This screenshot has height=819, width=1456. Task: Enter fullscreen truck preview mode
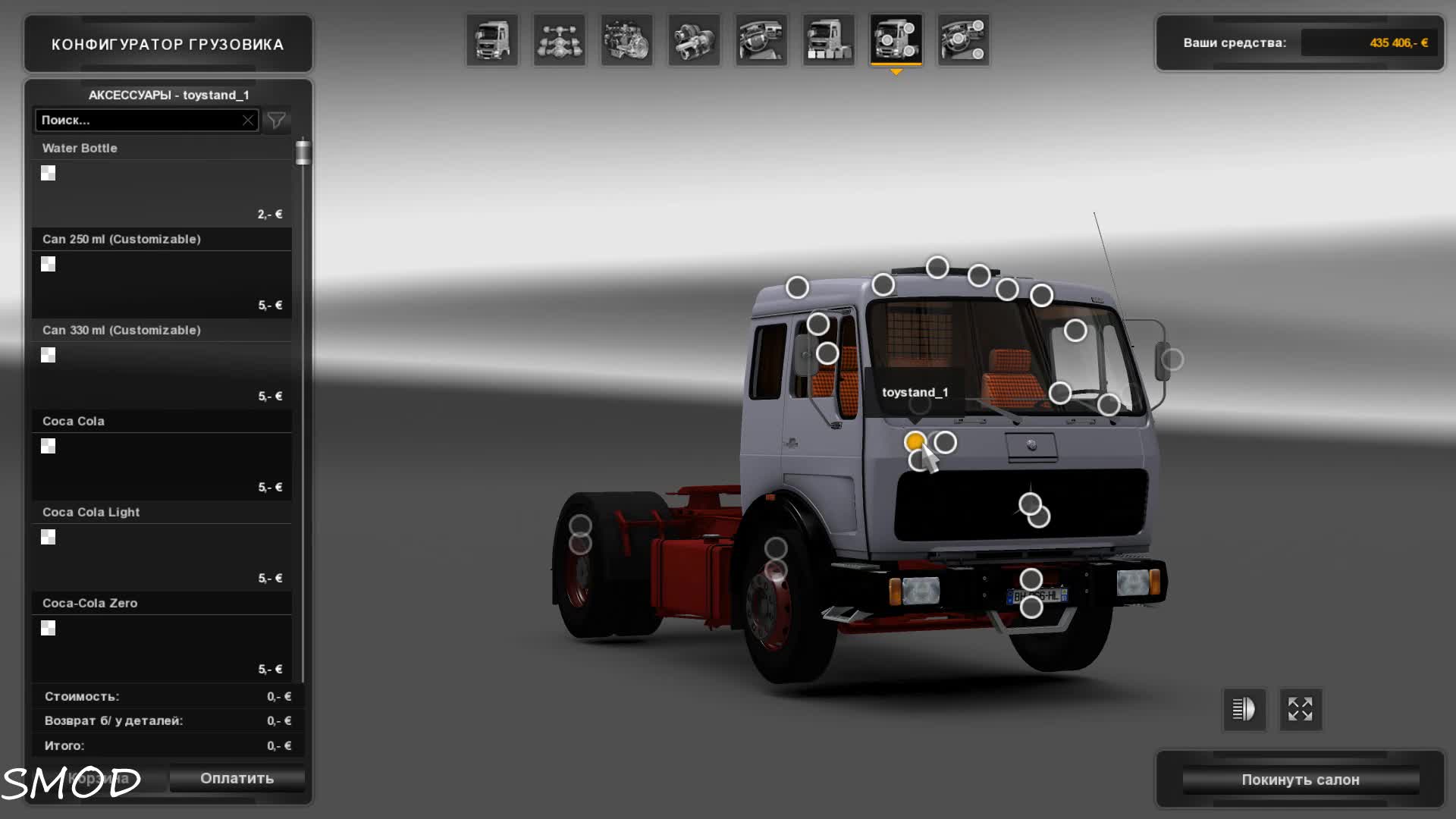click(x=1300, y=709)
